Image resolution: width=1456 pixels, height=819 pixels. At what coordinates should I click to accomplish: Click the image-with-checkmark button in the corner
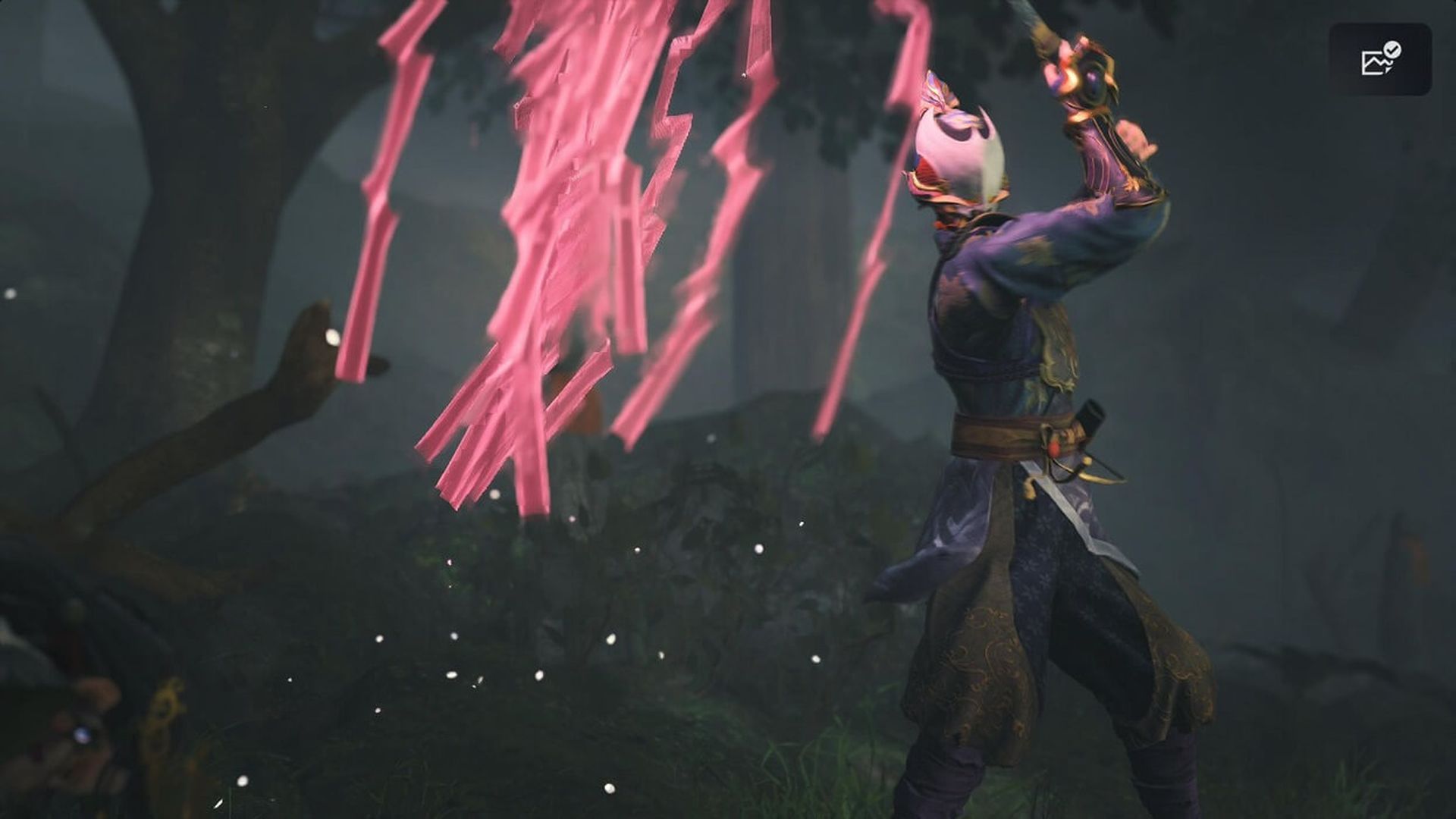point(1380,59)
